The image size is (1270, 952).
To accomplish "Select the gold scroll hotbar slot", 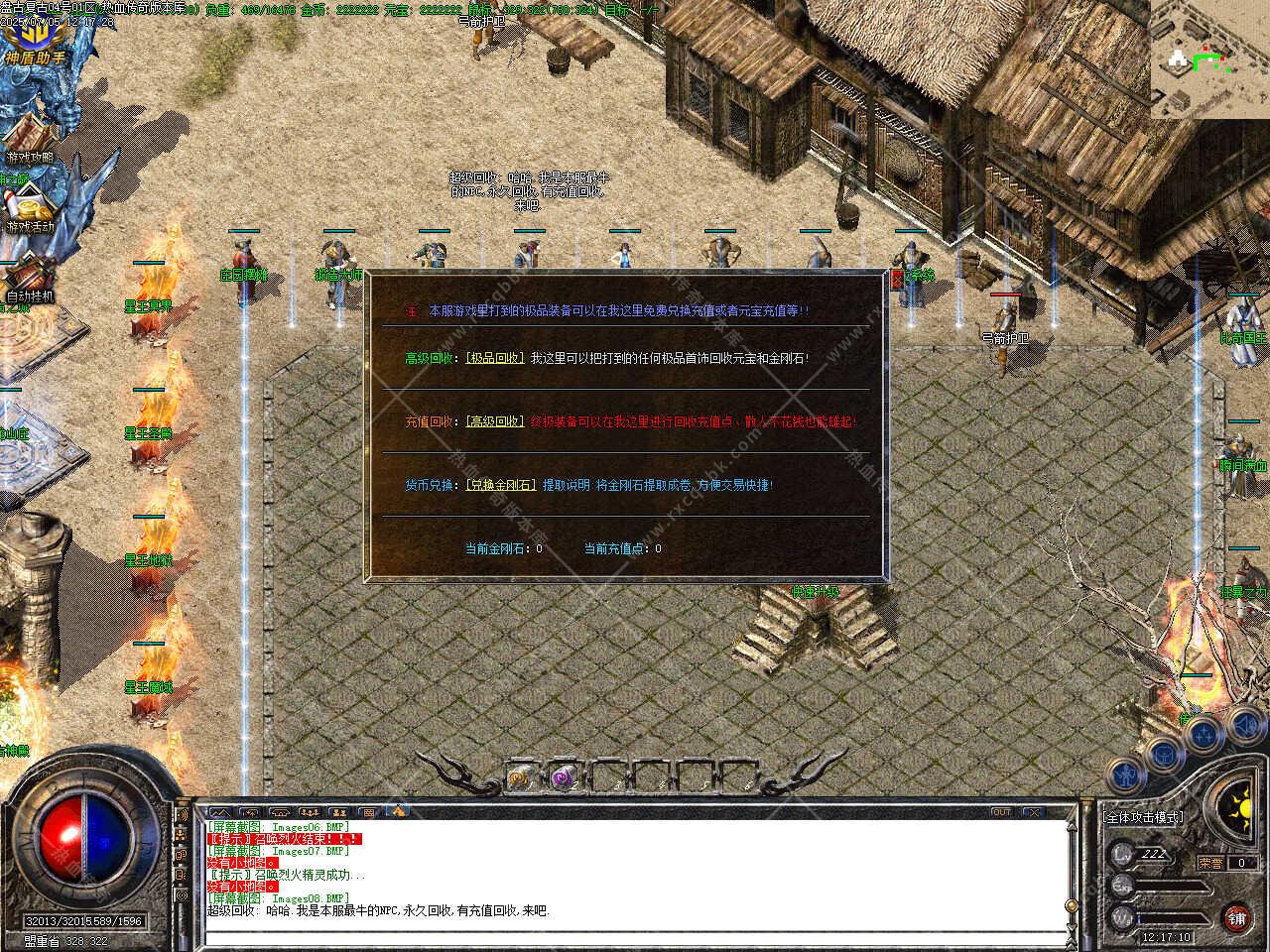I will [519, 777].
